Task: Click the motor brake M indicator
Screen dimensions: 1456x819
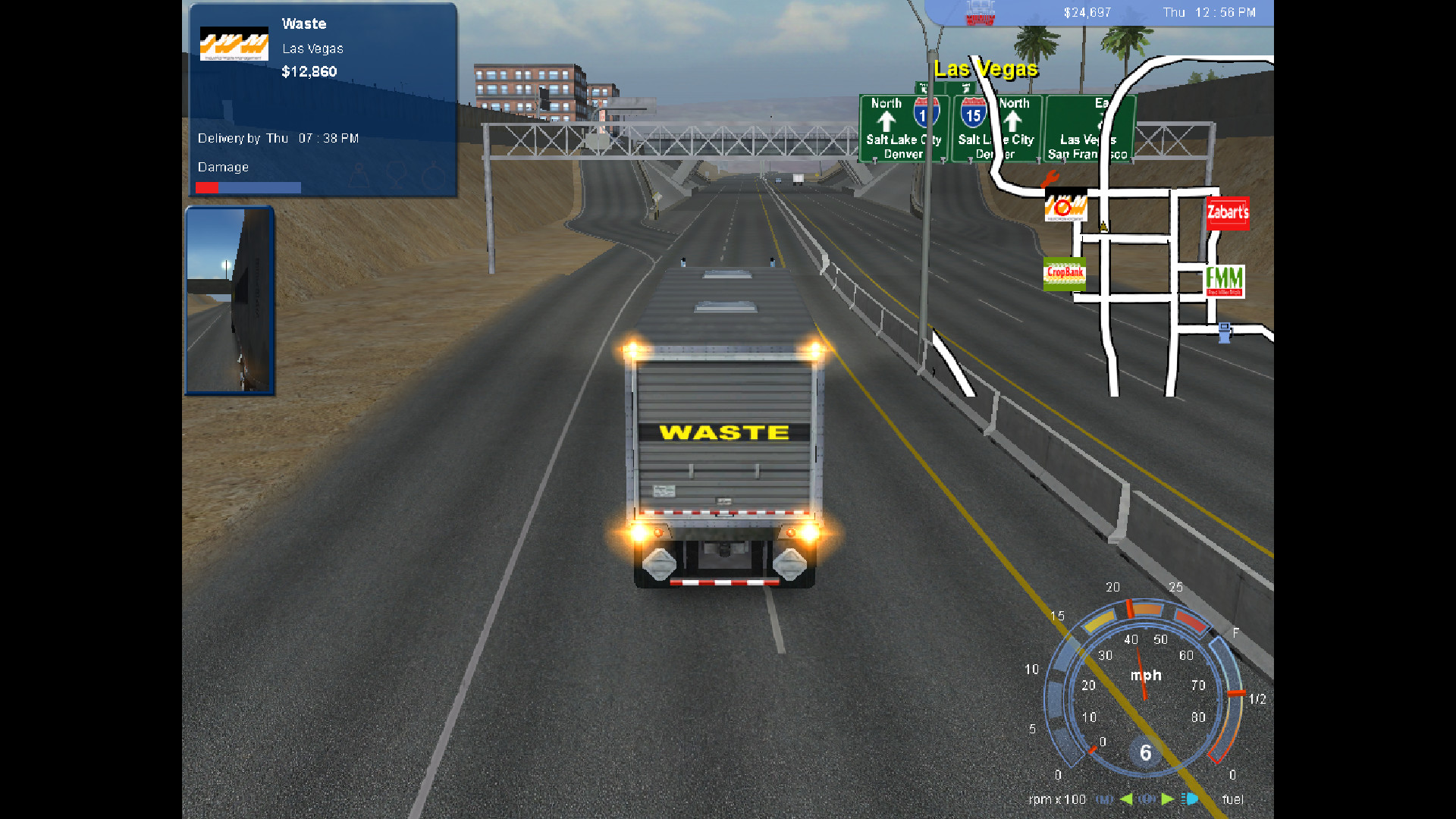Action: click(1105, 799)
